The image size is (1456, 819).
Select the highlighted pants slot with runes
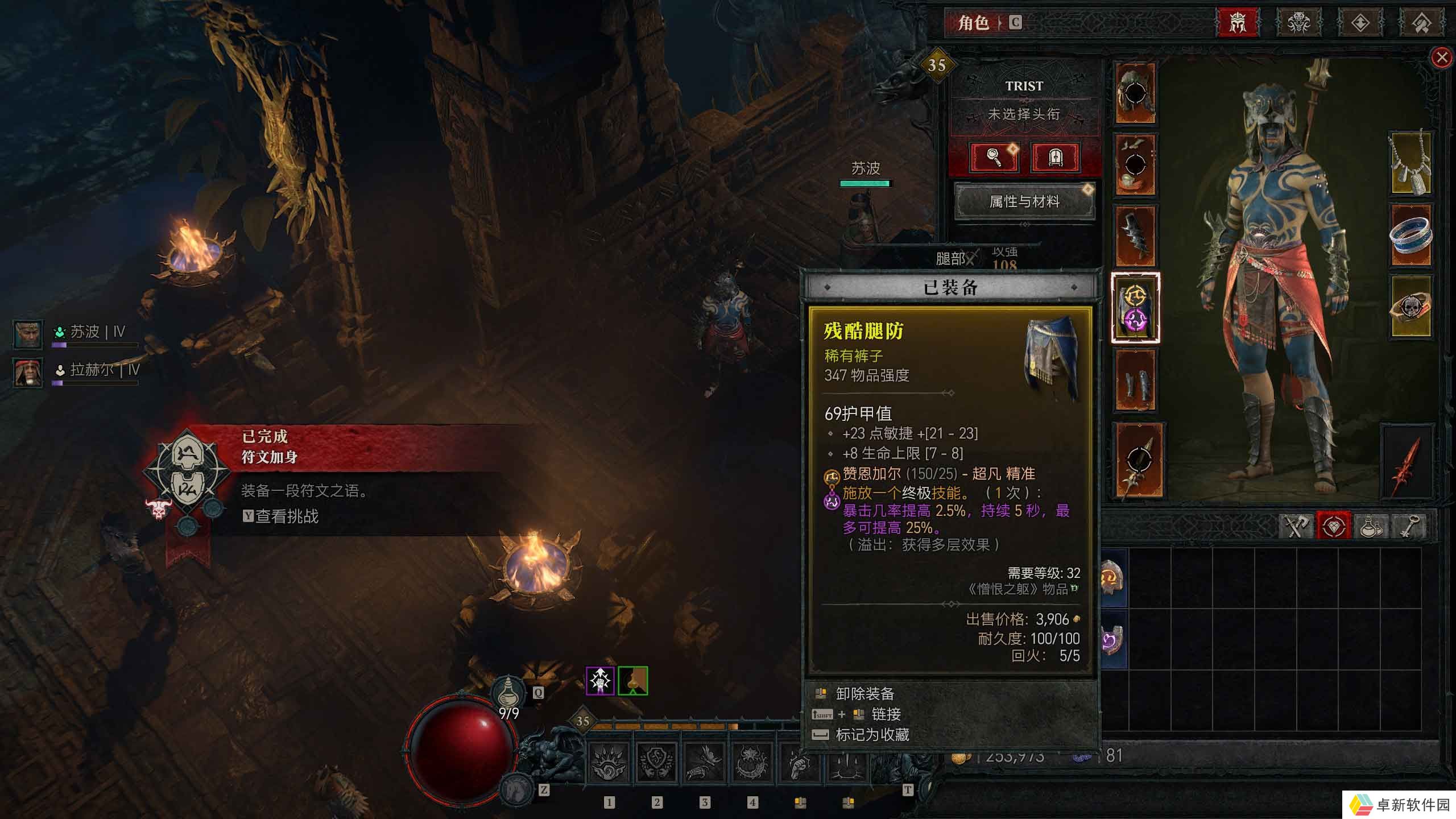tap(1135, 308)
